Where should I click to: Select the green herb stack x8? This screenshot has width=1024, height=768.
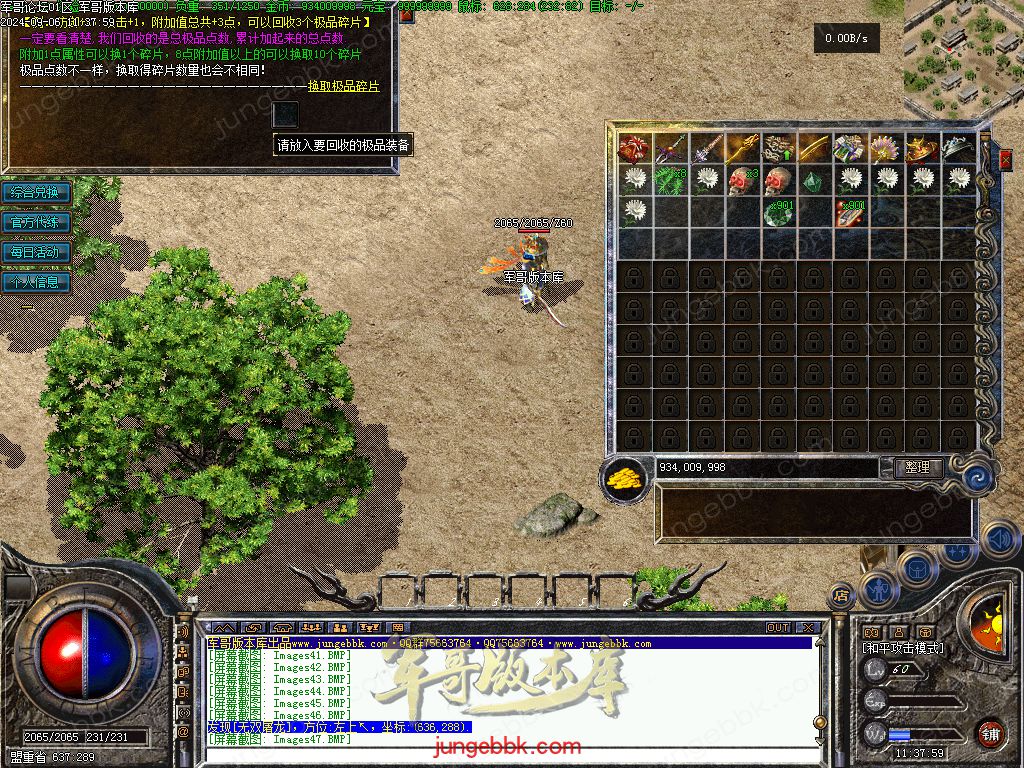[x=671, y=181]
